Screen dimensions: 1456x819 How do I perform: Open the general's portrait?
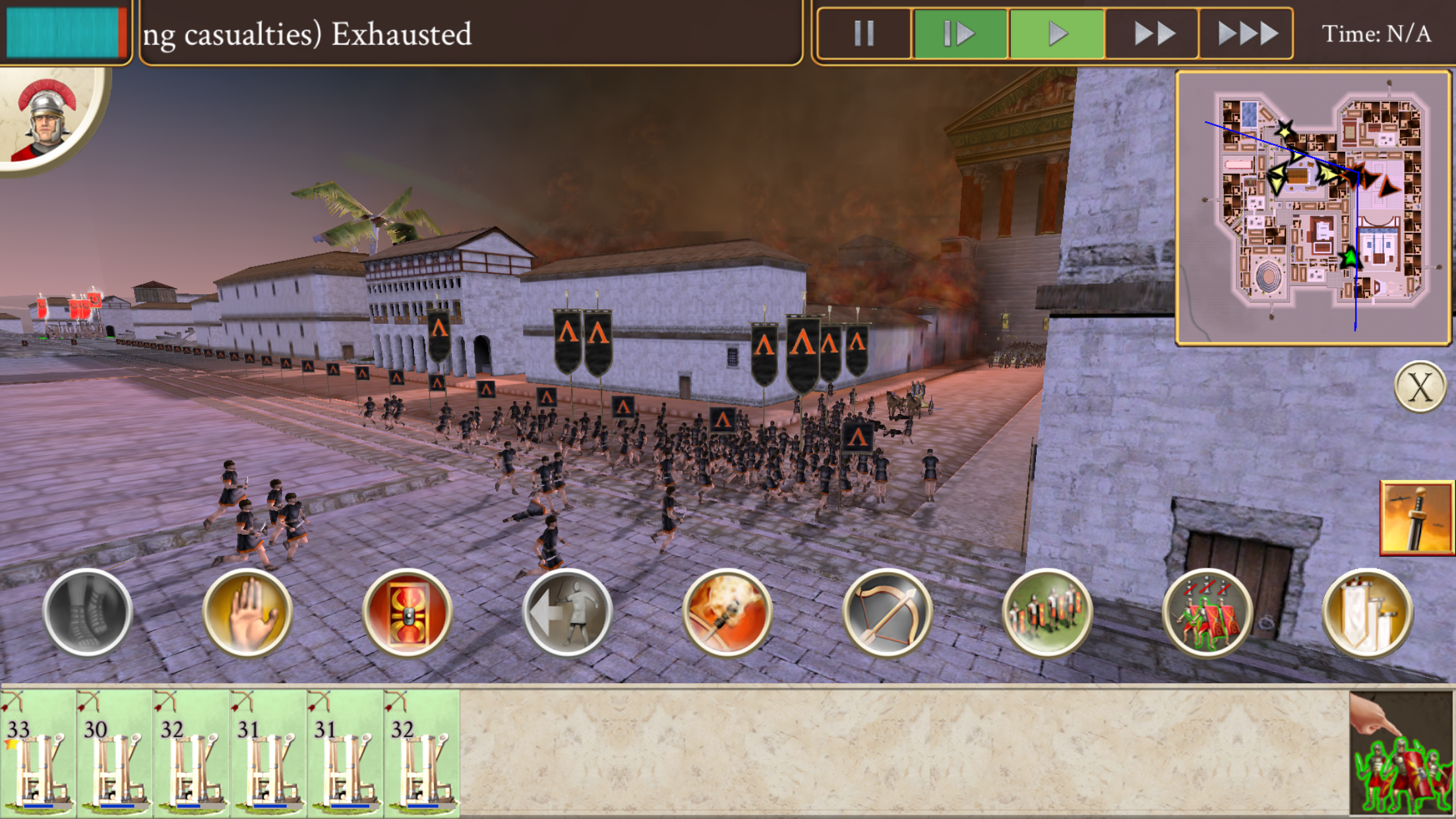[x=46, y=119]
